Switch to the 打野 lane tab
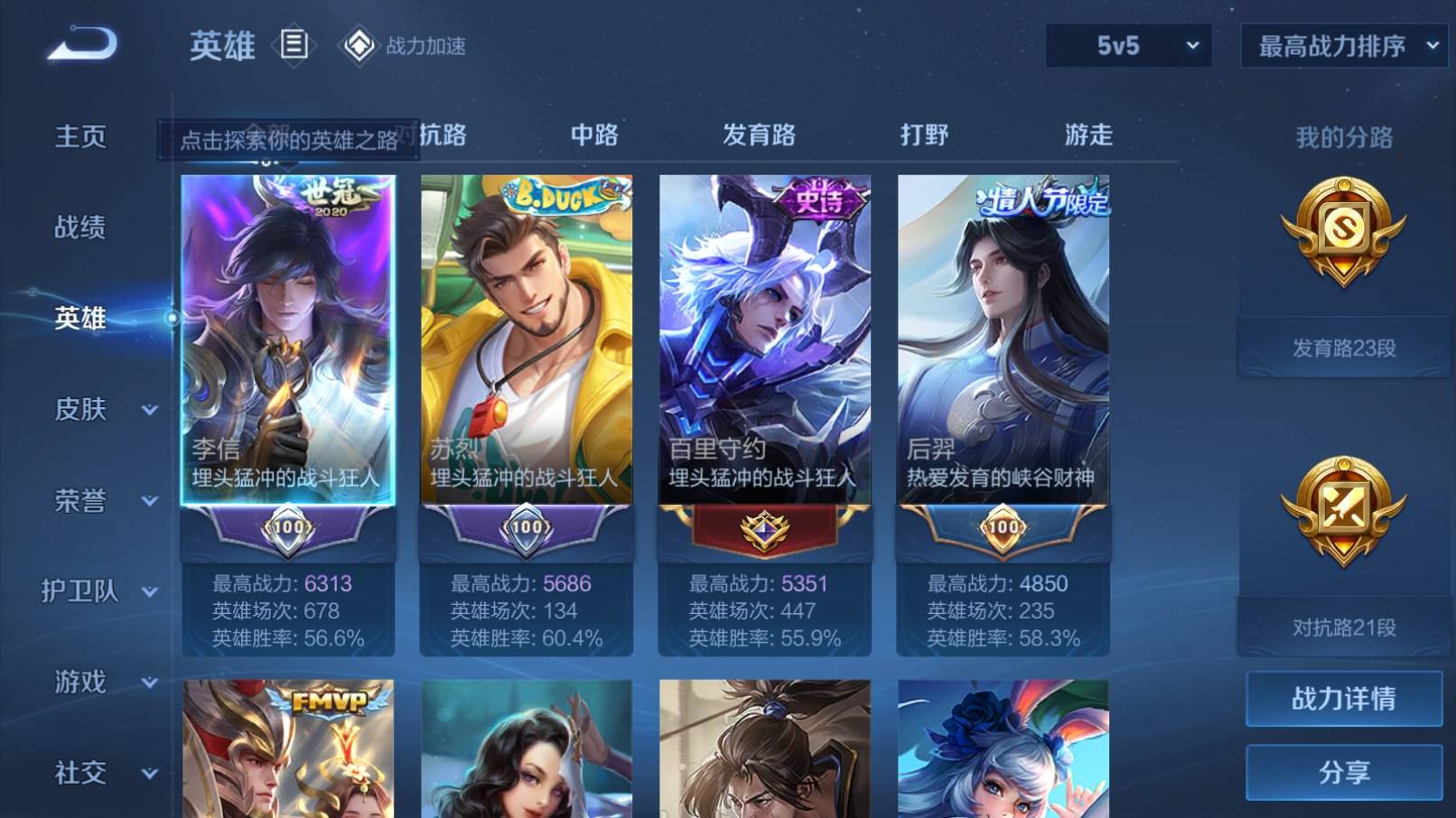1456x818 pixels. point(923,135)
